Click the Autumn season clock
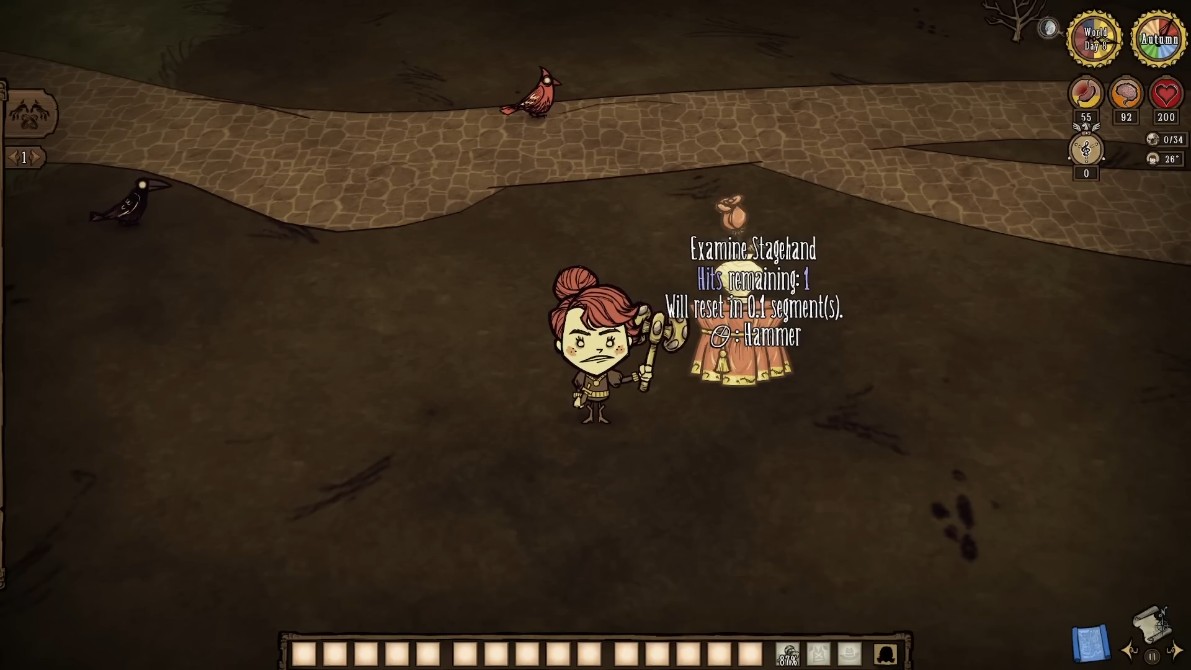This screenshot has height=670, width=1191. pos(1159,39)
